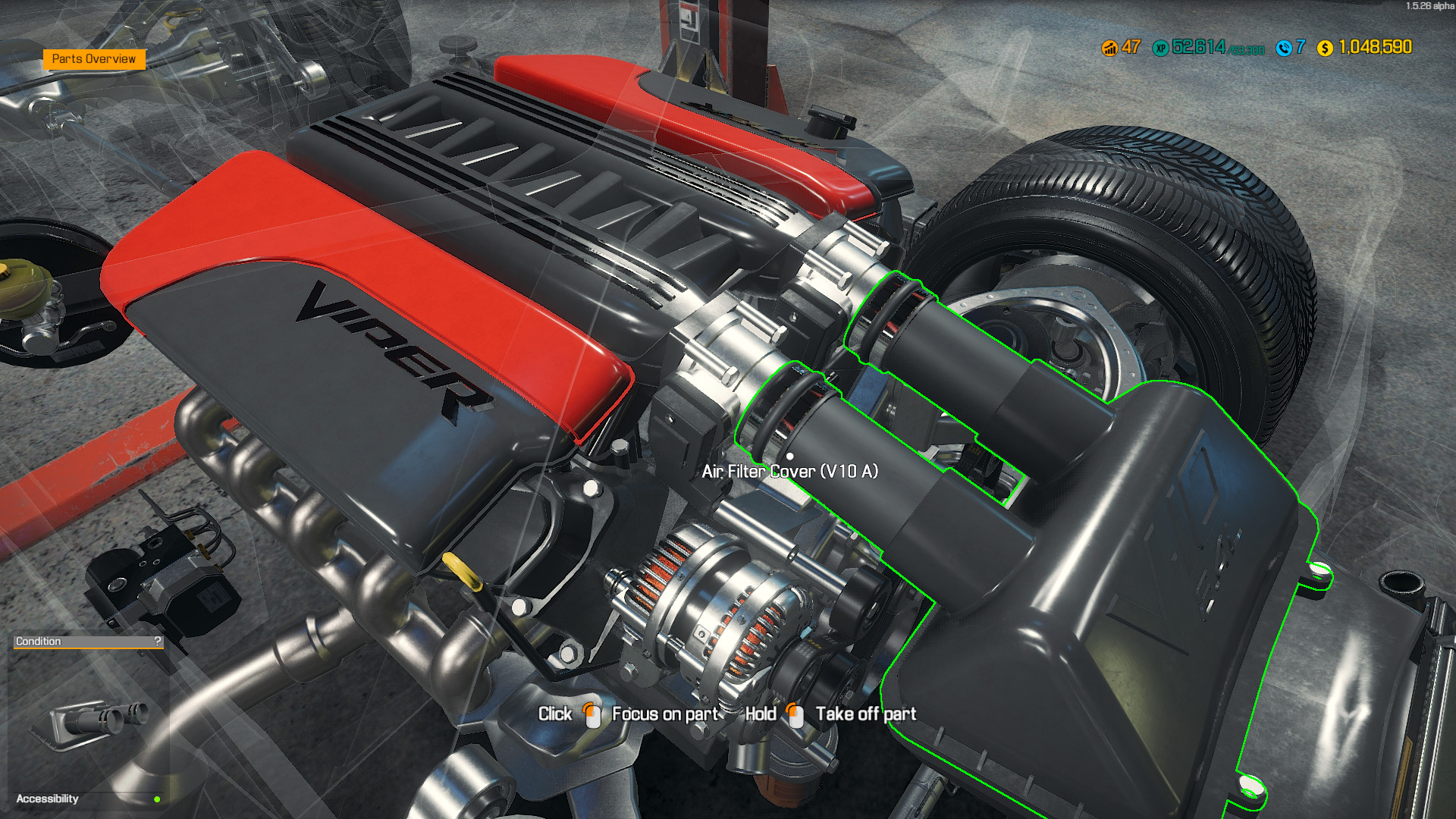Click the yellow dollar coin icon

pos(1324,47)
